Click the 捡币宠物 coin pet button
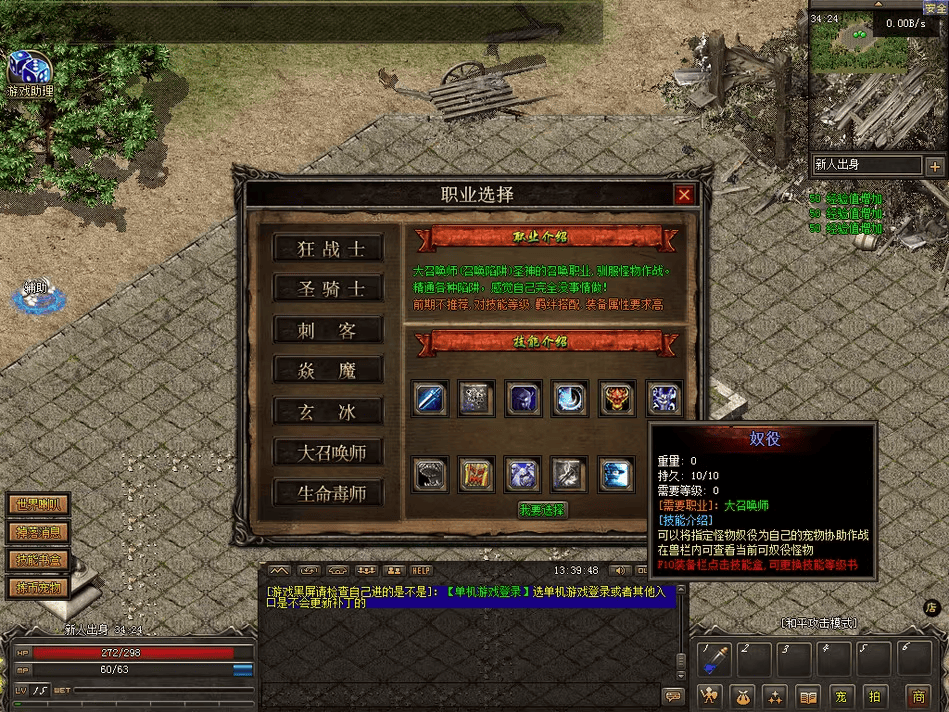This screenshot has height=712, width=949. (x=38, y=587)
